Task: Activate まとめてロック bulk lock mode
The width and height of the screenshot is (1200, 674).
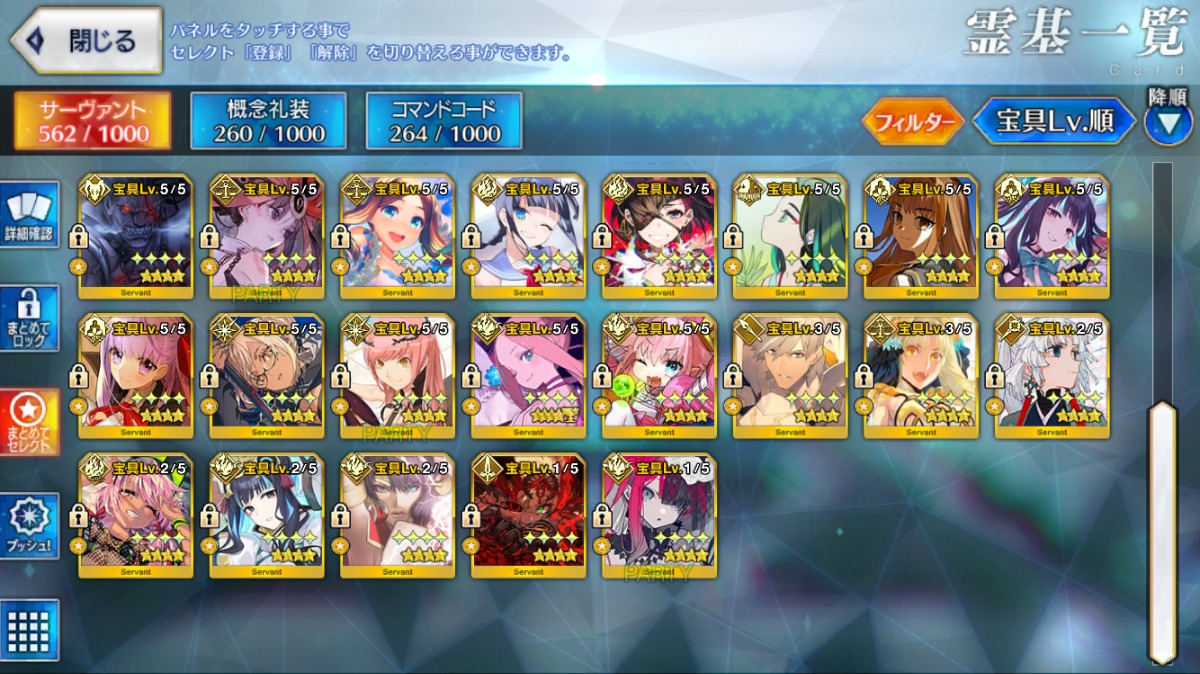Action: click(x=30, y=318)
